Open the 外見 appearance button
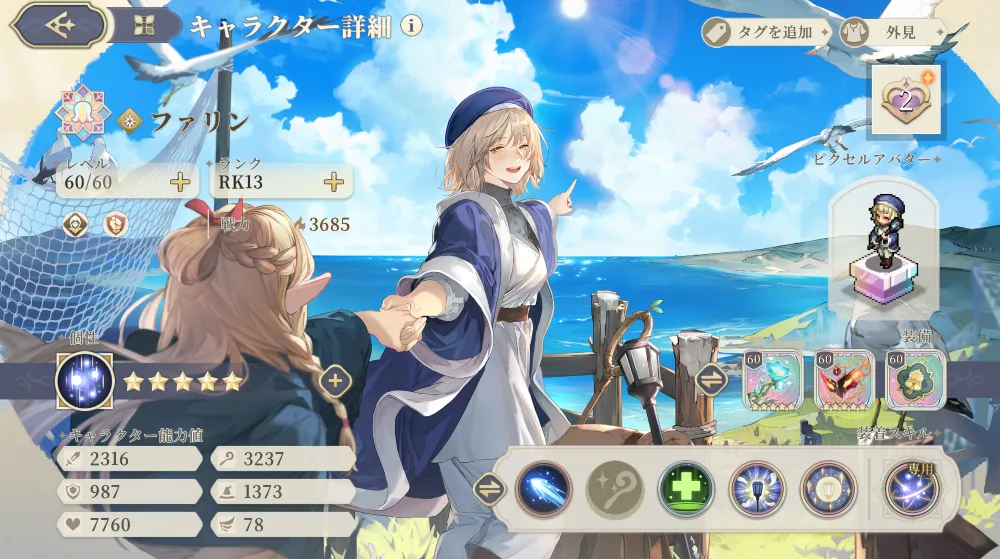The width and height of the screenshot is (1000, 559). coord(892,33)
